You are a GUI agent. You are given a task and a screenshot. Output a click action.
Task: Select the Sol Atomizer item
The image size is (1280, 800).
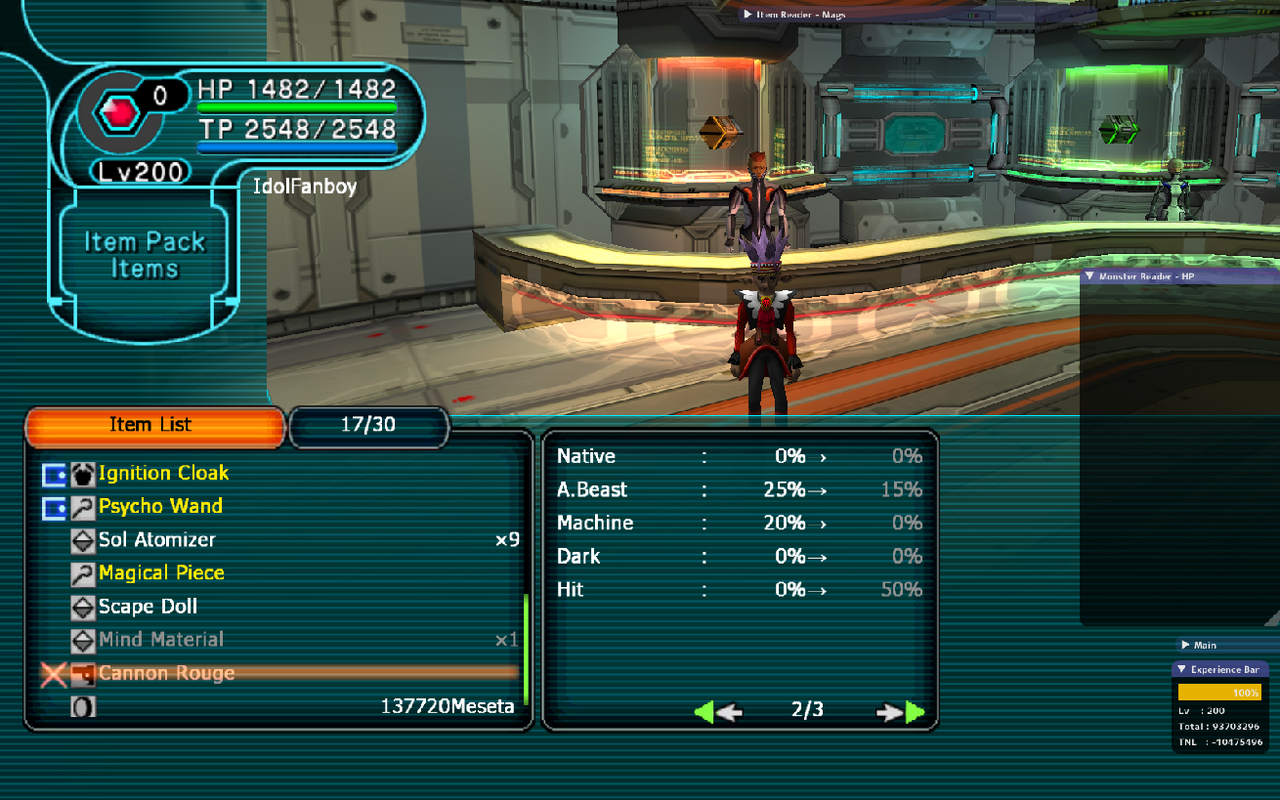pyautogui.click(x=157, y=540)
